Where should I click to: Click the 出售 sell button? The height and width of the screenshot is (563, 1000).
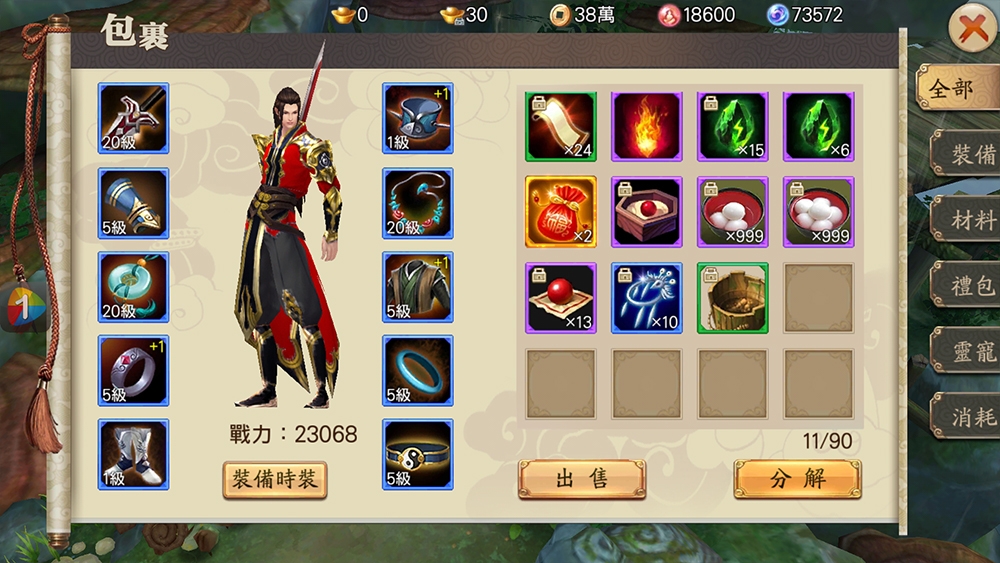(x=581, y=479)
